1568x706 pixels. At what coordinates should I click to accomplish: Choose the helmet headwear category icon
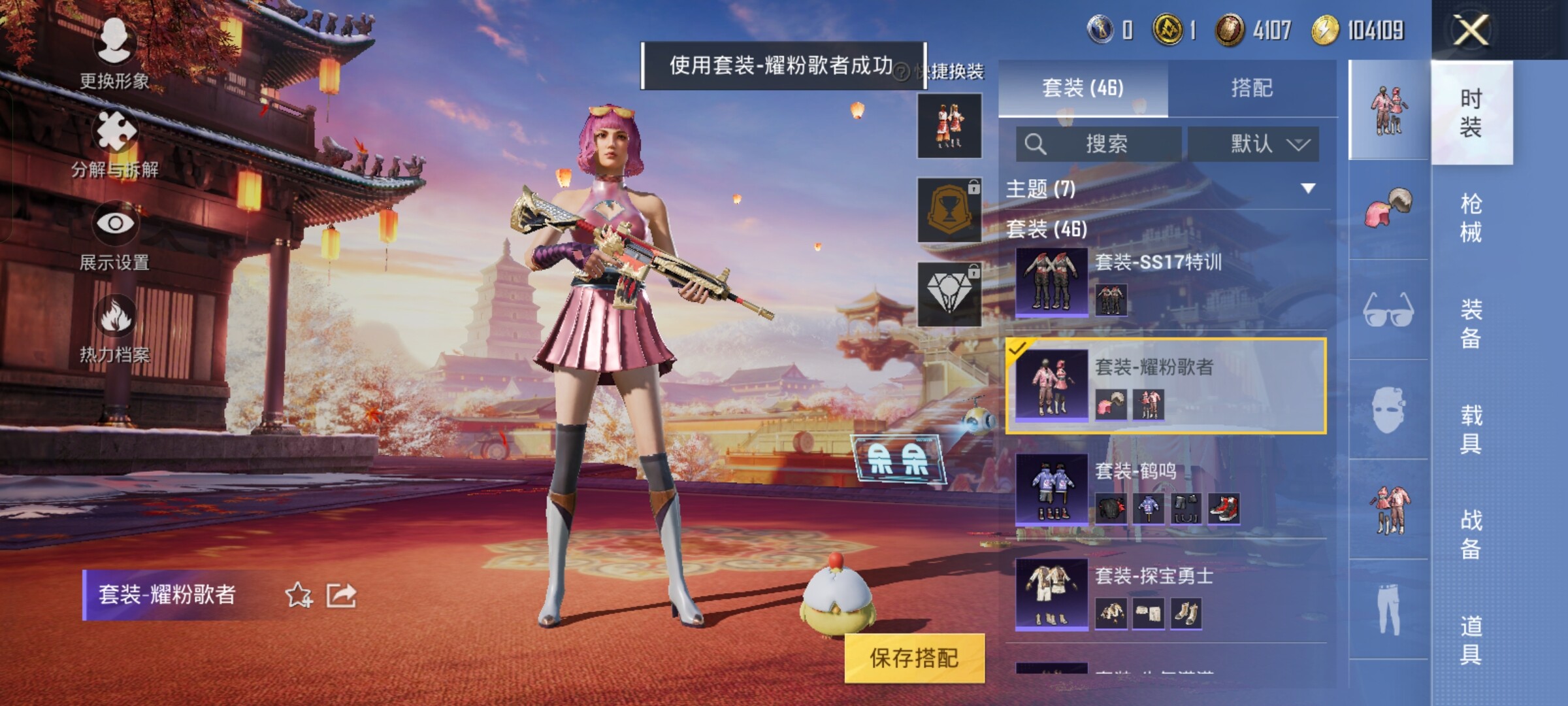pos(1388,209)
